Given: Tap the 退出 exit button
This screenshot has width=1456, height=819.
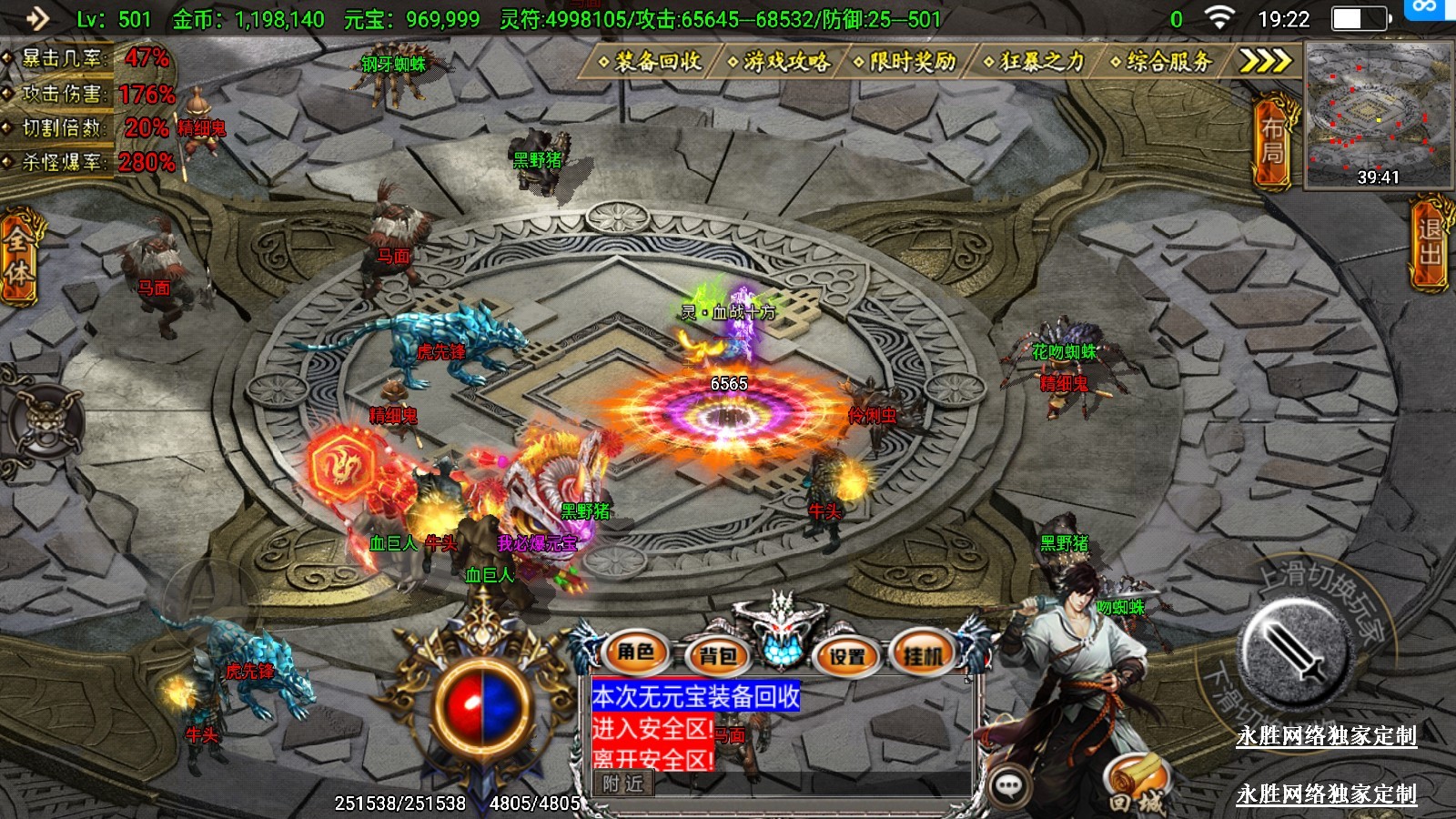Looking at the screenshot, I should coord(1429,242).
